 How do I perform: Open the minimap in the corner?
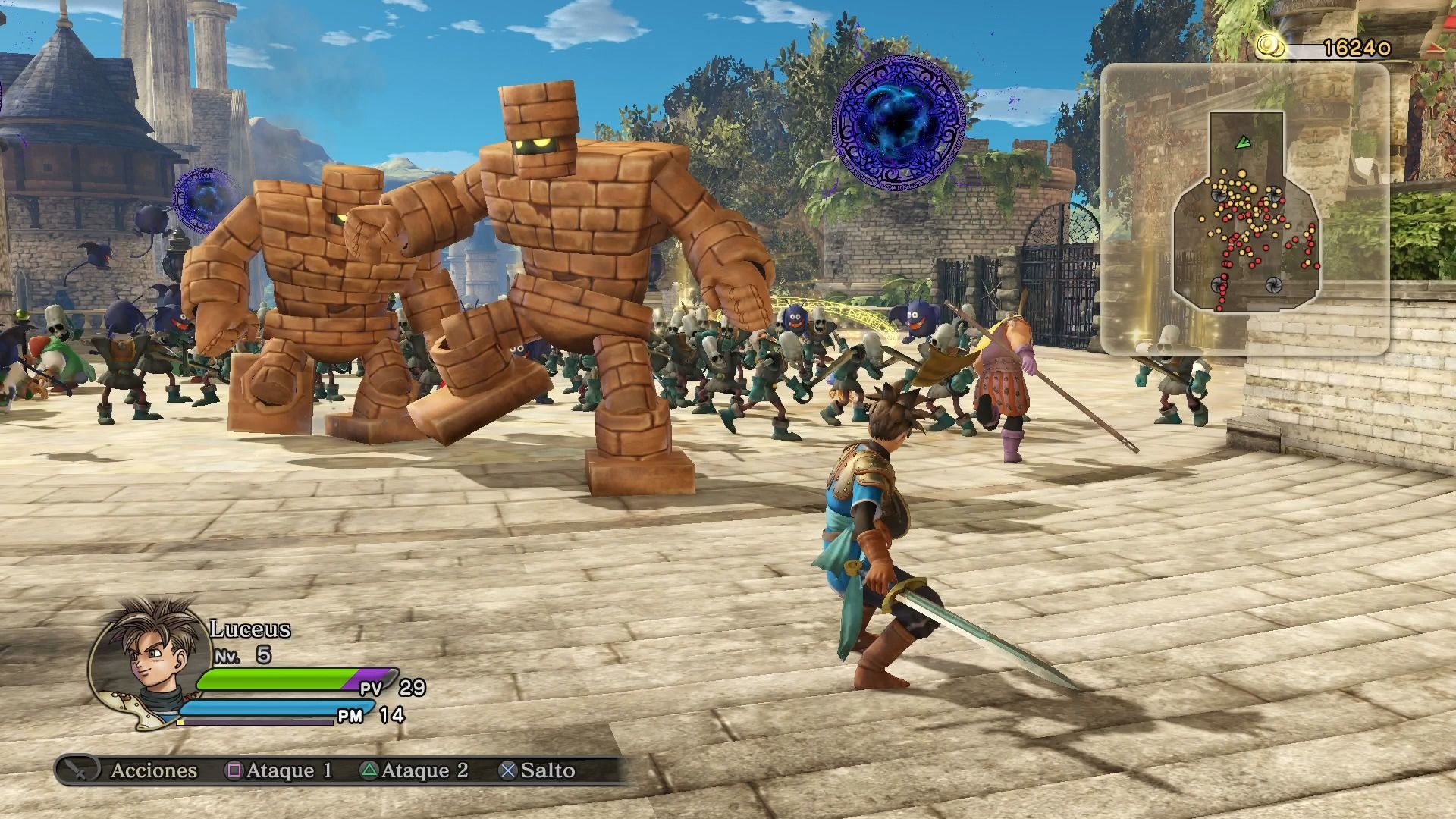(x=1244, y=209)
